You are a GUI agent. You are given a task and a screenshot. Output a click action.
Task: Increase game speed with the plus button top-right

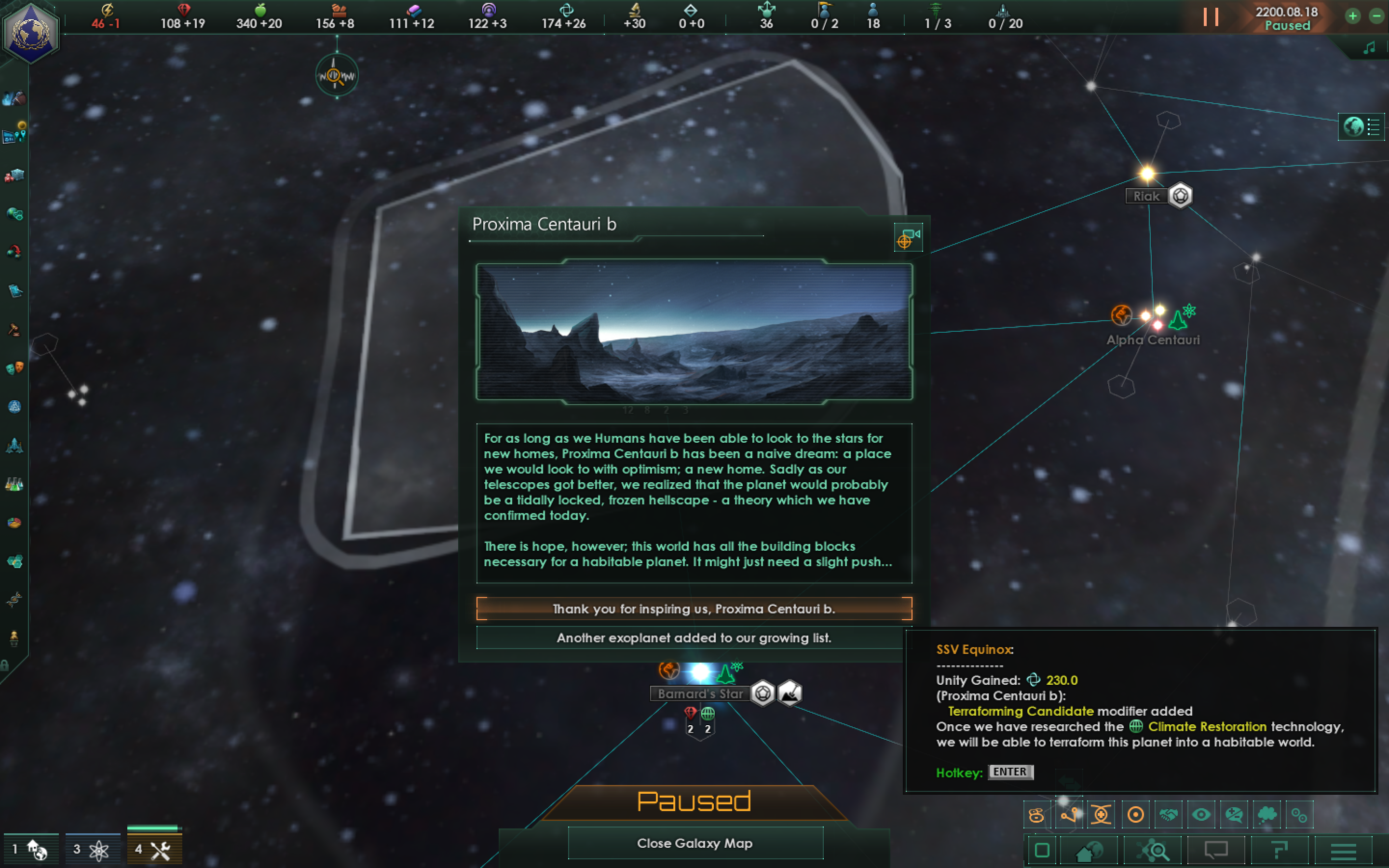(x=1353, y=15)
